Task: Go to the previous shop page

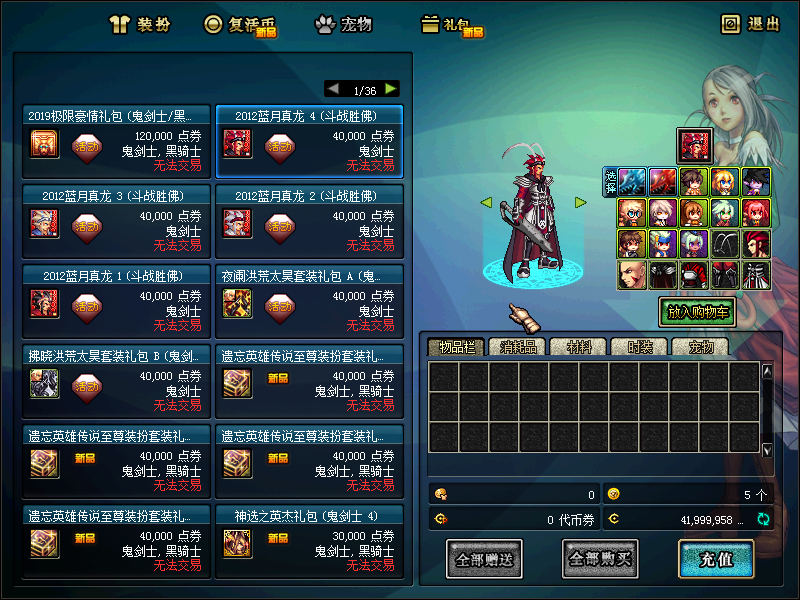Action: (x=333, y=89)
